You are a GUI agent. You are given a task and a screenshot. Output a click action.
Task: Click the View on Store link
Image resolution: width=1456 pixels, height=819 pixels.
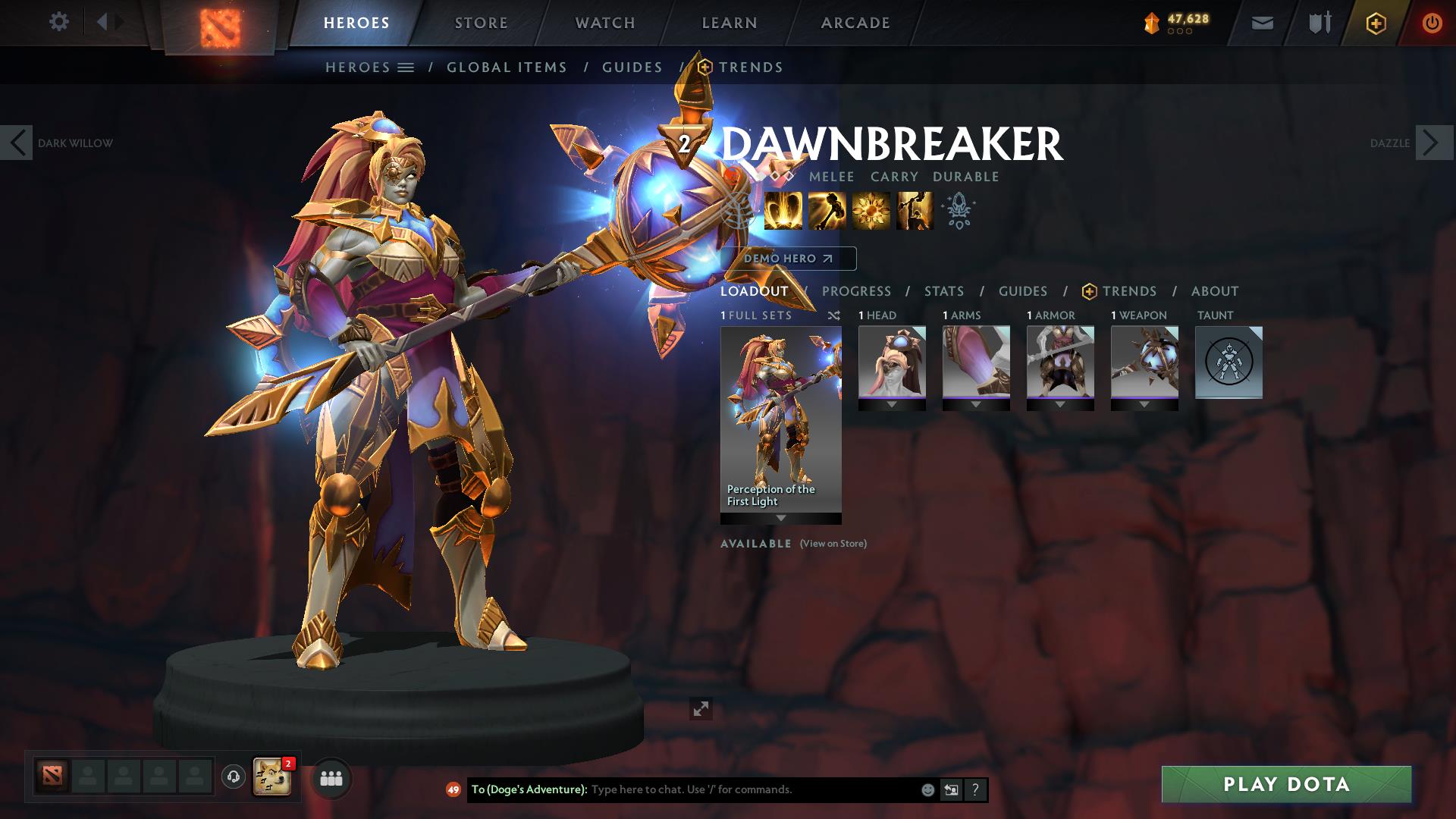click(833, 544)
